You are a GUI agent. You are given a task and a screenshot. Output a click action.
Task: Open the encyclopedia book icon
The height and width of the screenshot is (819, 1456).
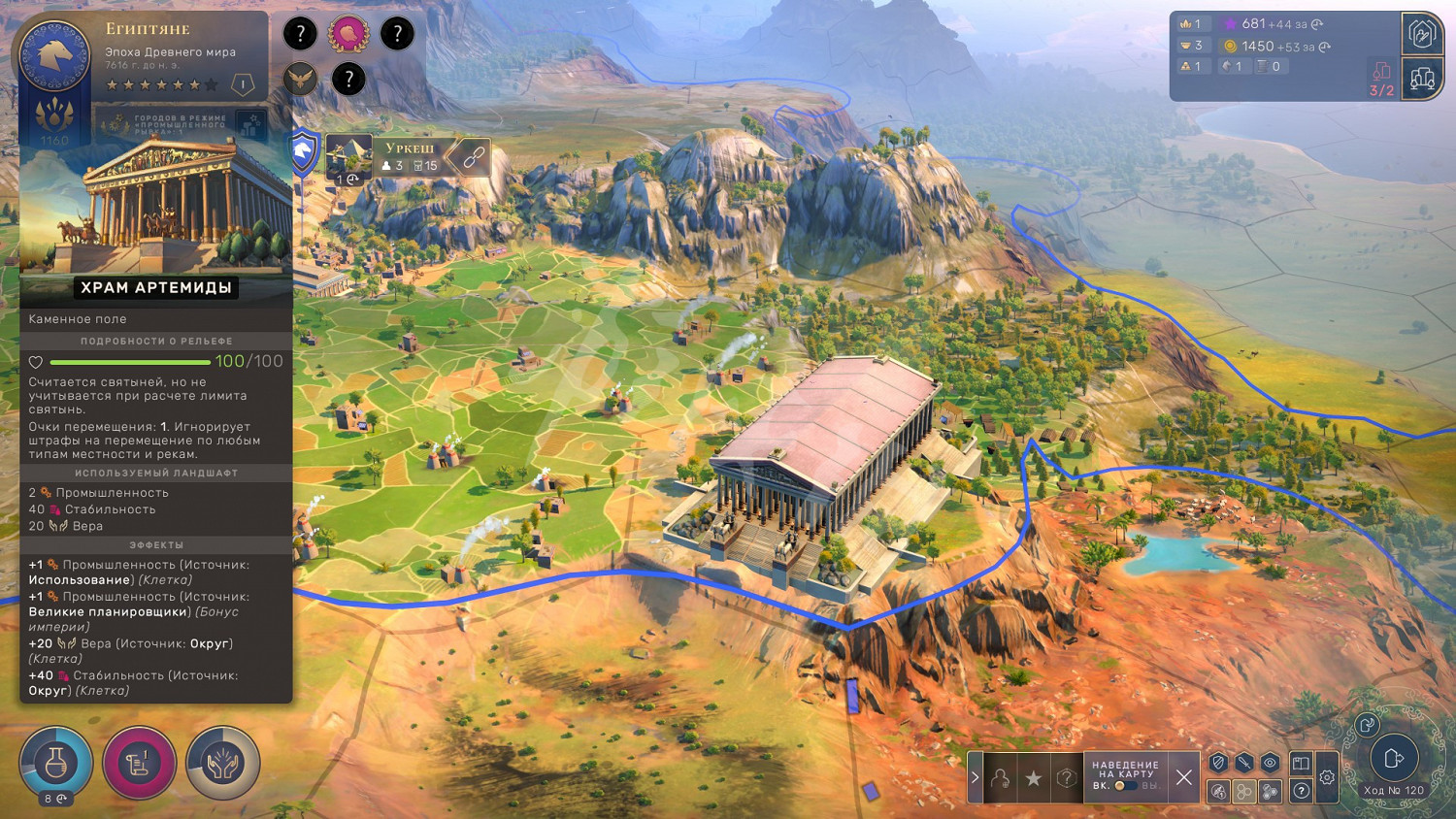pos(1302,763)
